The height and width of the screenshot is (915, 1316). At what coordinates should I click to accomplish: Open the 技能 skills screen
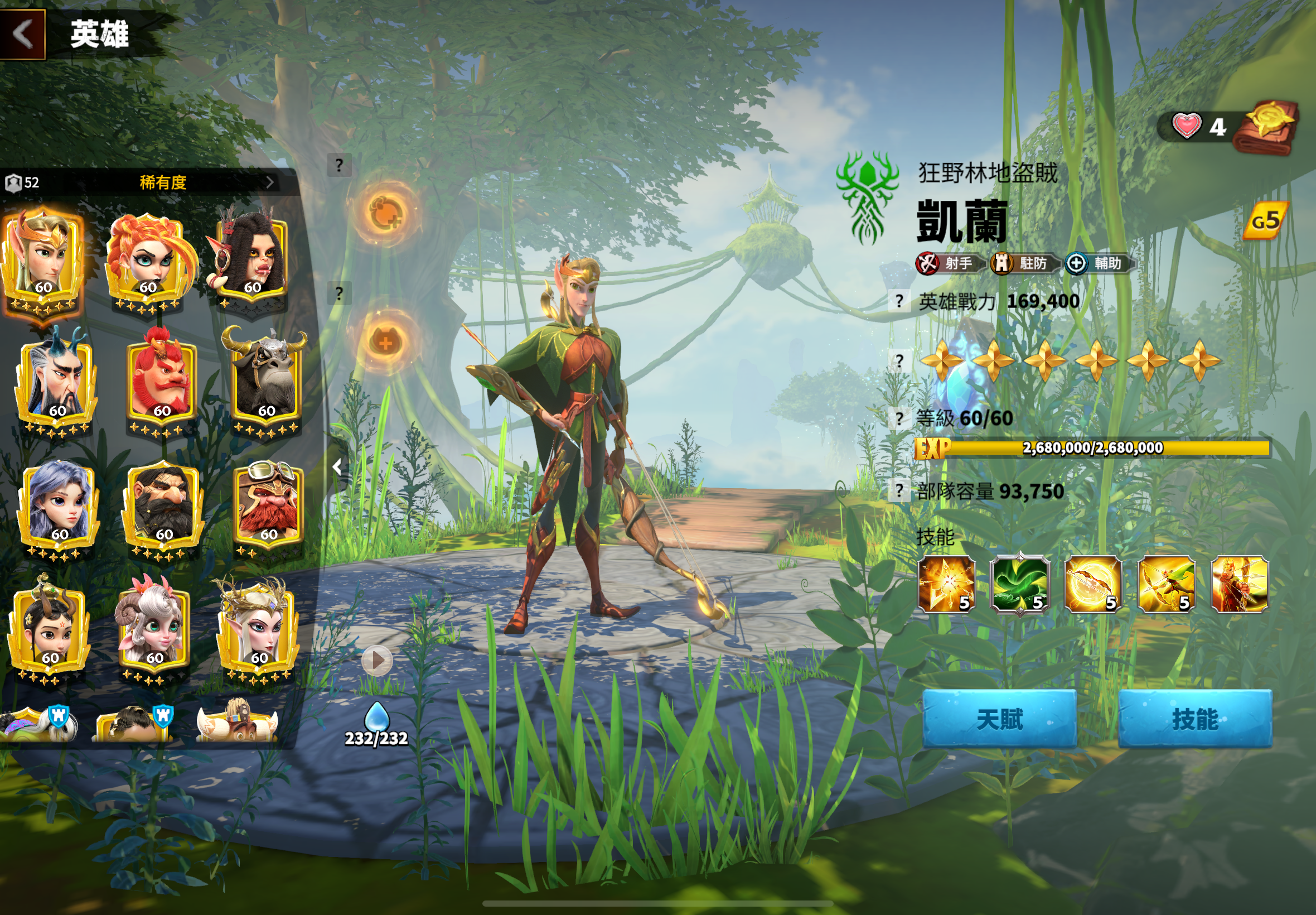click(x=1194, y=719)
